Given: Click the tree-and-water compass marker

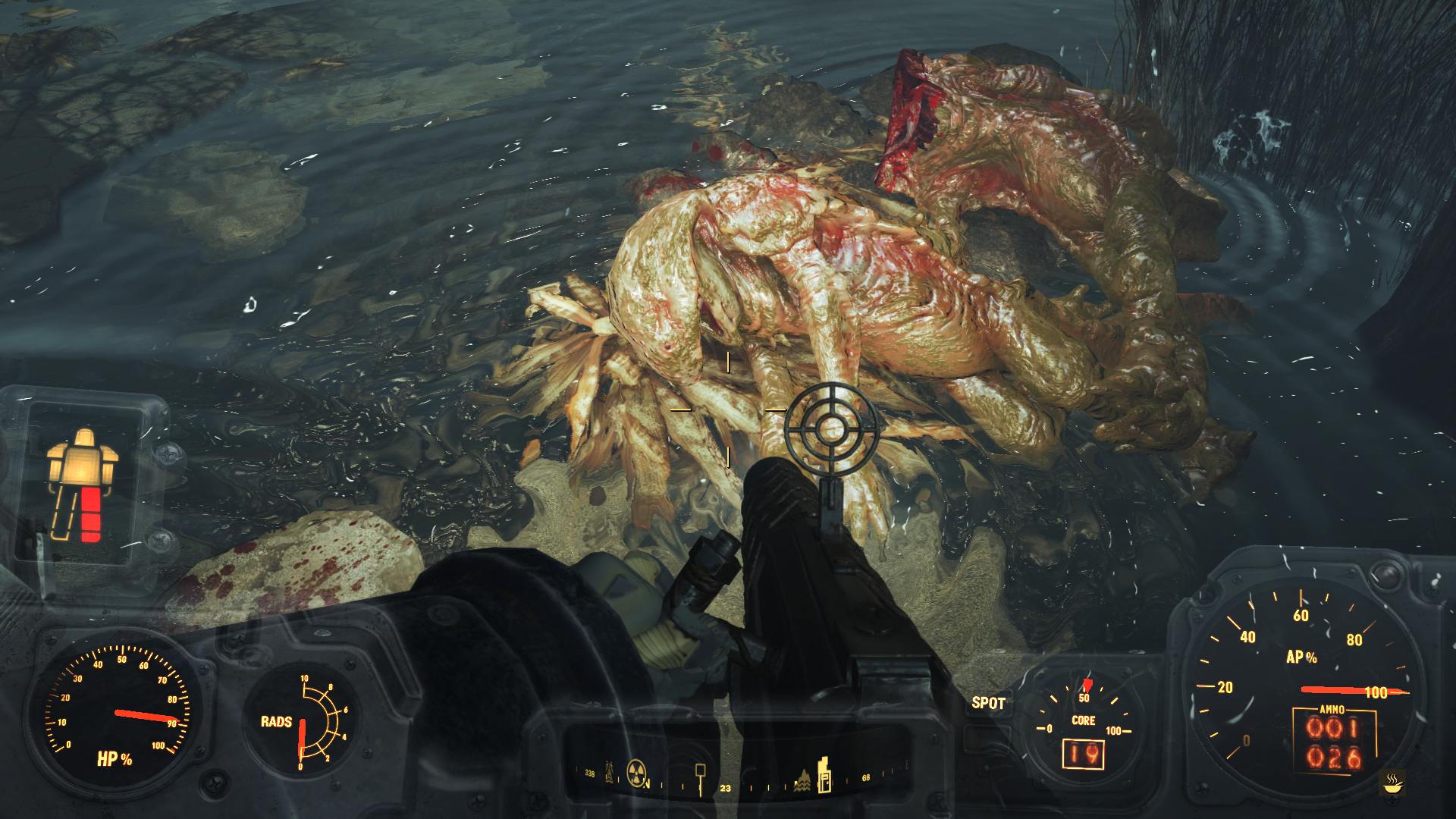Looking at the screenshot, I should [x=802, y=780].
